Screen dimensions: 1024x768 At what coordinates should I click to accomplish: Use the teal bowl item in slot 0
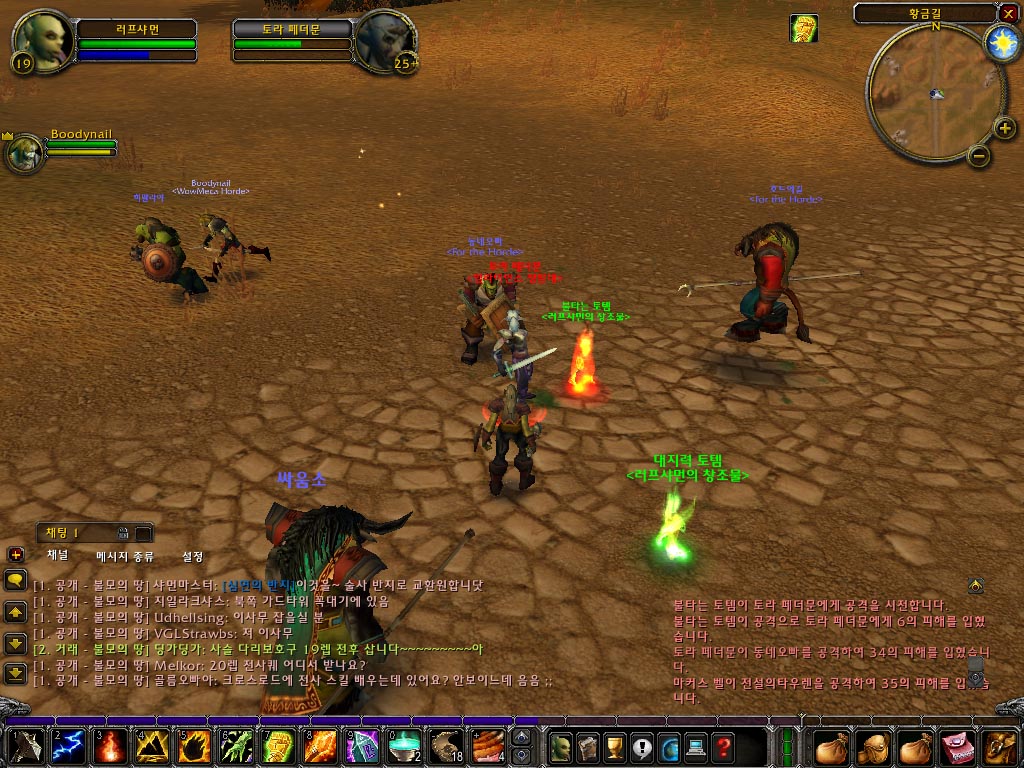tap(403, 747)
